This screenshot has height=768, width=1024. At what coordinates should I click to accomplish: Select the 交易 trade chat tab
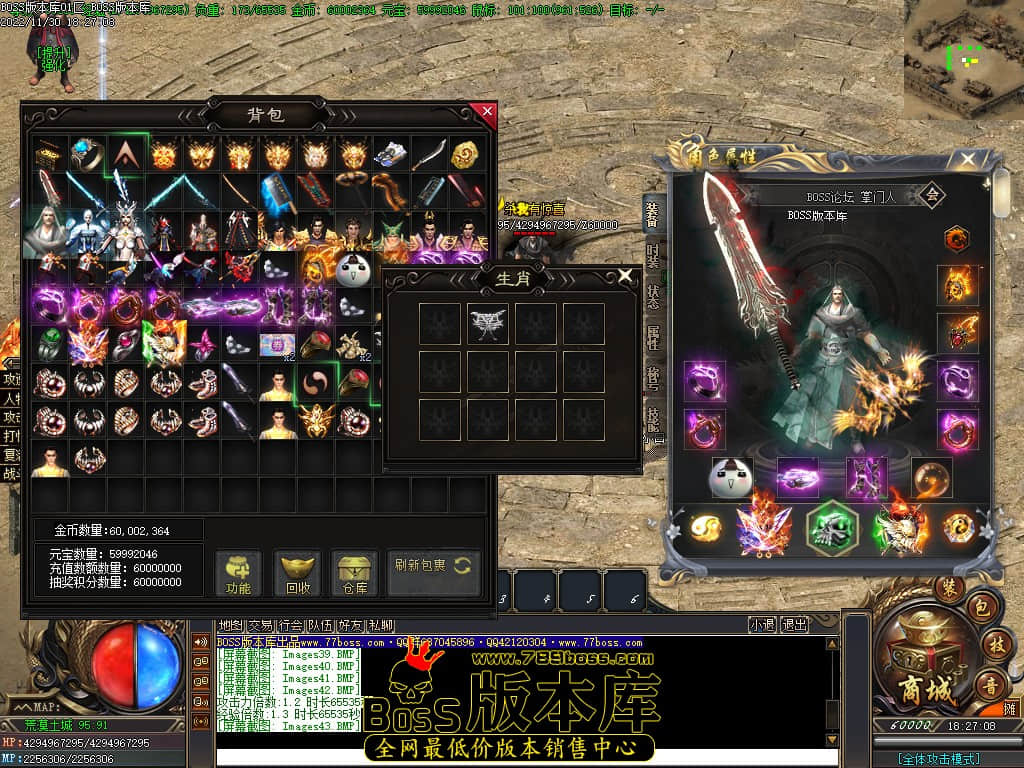(x=261, y=625)
